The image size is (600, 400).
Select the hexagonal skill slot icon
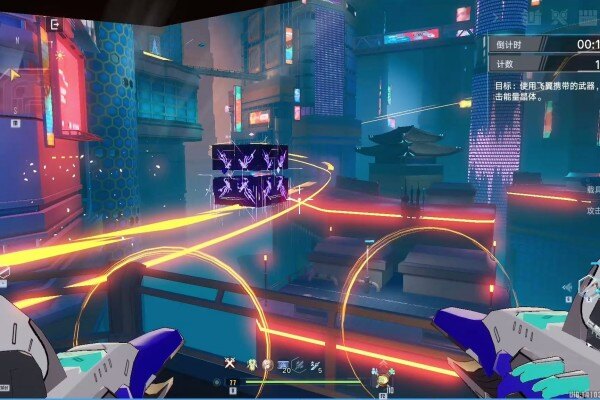coord(300,365)
